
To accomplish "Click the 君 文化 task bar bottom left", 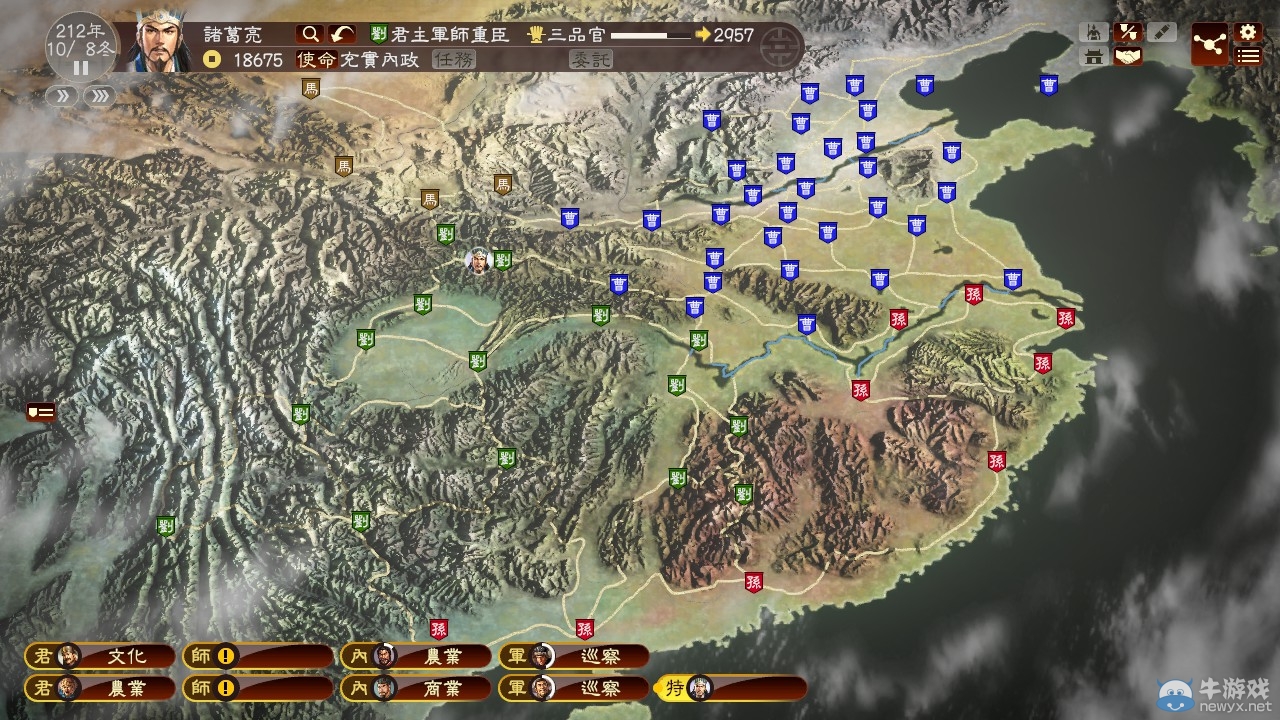I will 100,657.
